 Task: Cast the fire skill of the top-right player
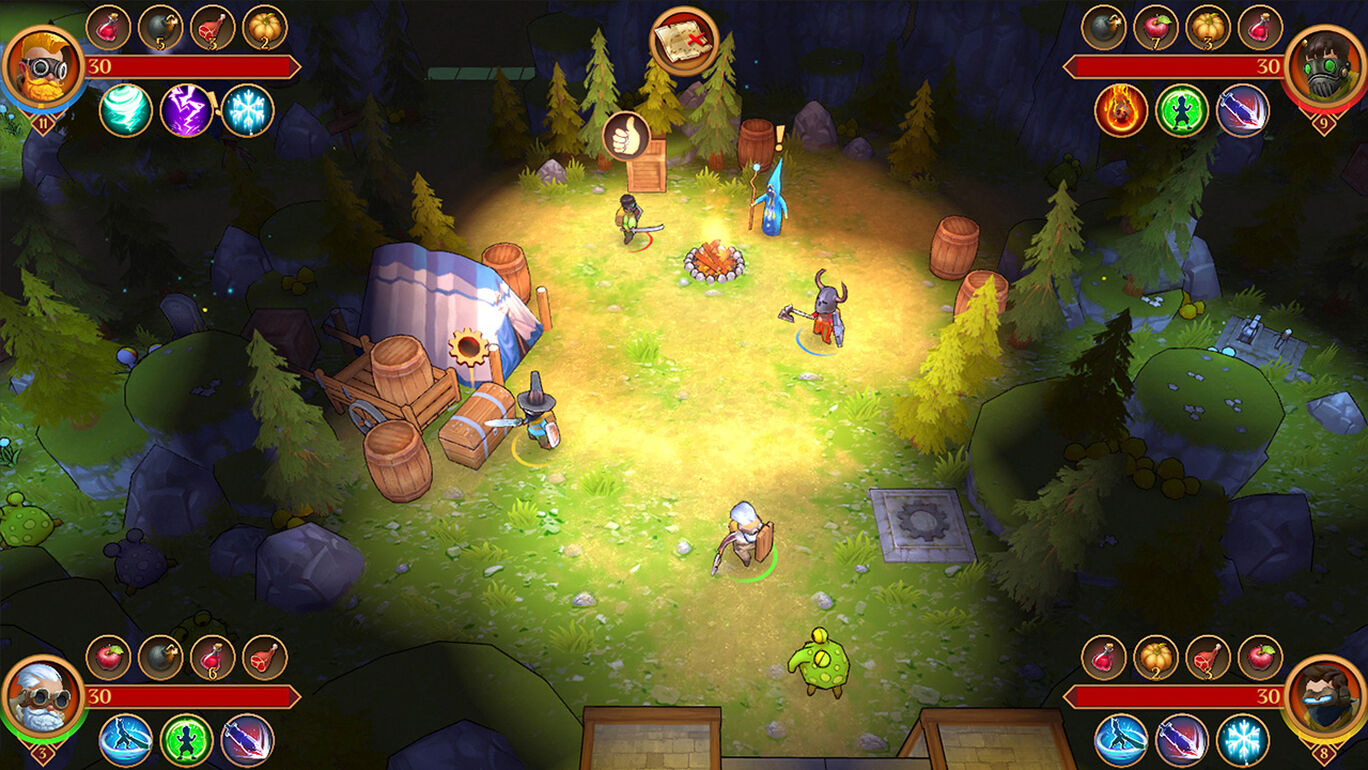click(x=1121, y=110)
